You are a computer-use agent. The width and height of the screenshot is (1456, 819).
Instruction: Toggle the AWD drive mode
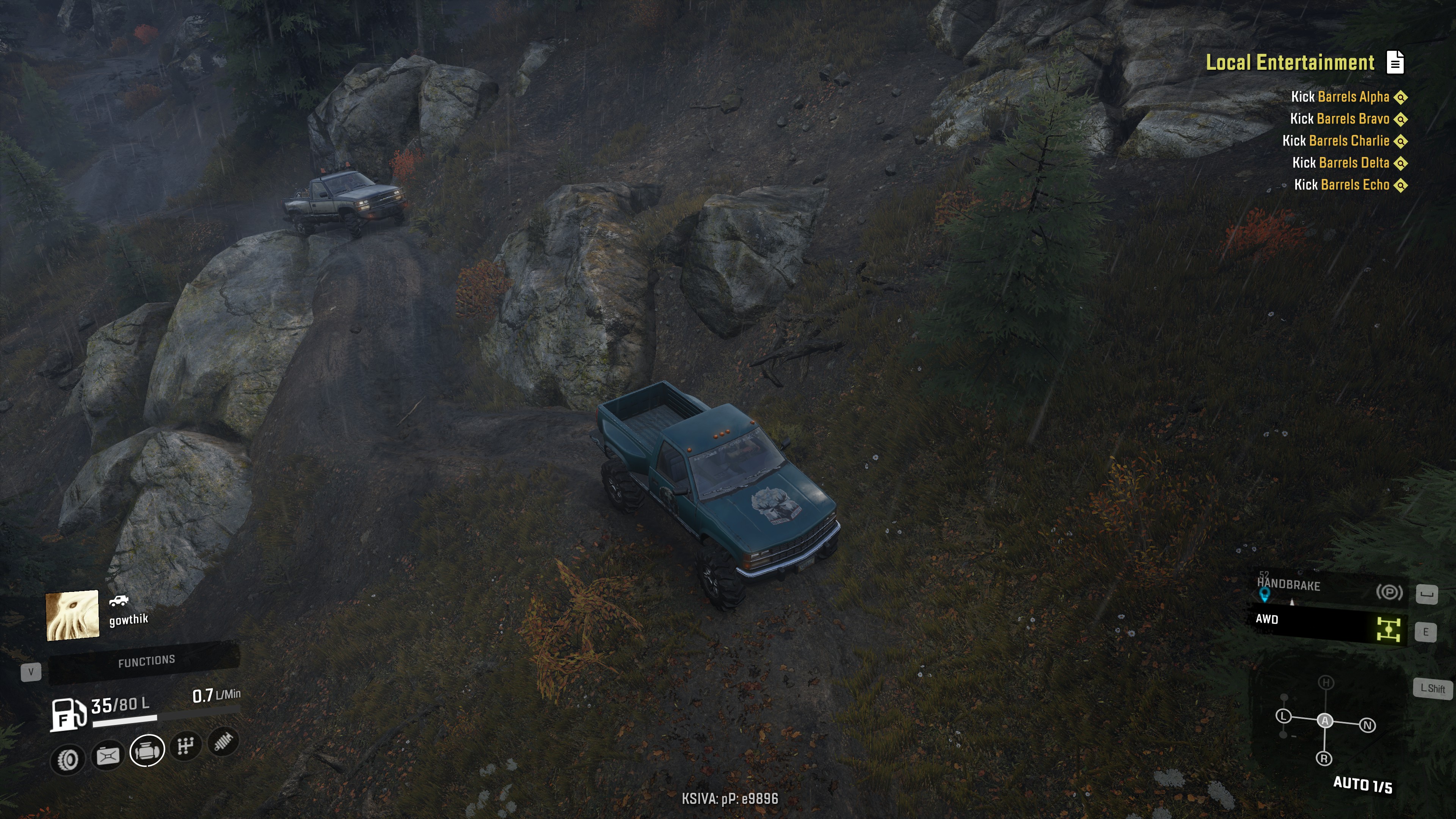click(x=1326, y=623)
